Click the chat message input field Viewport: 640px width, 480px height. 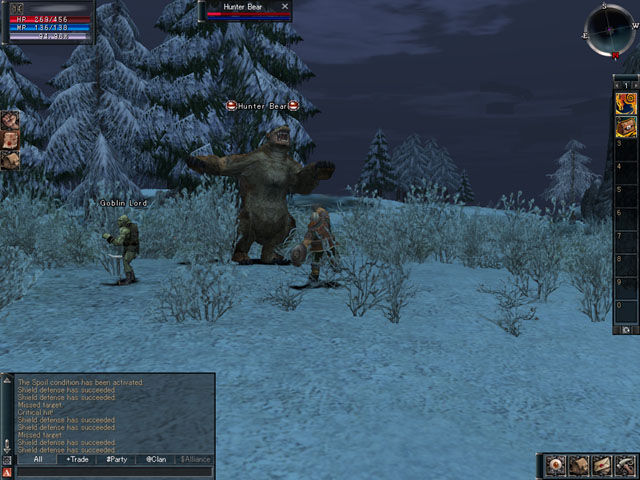point(114,471)
